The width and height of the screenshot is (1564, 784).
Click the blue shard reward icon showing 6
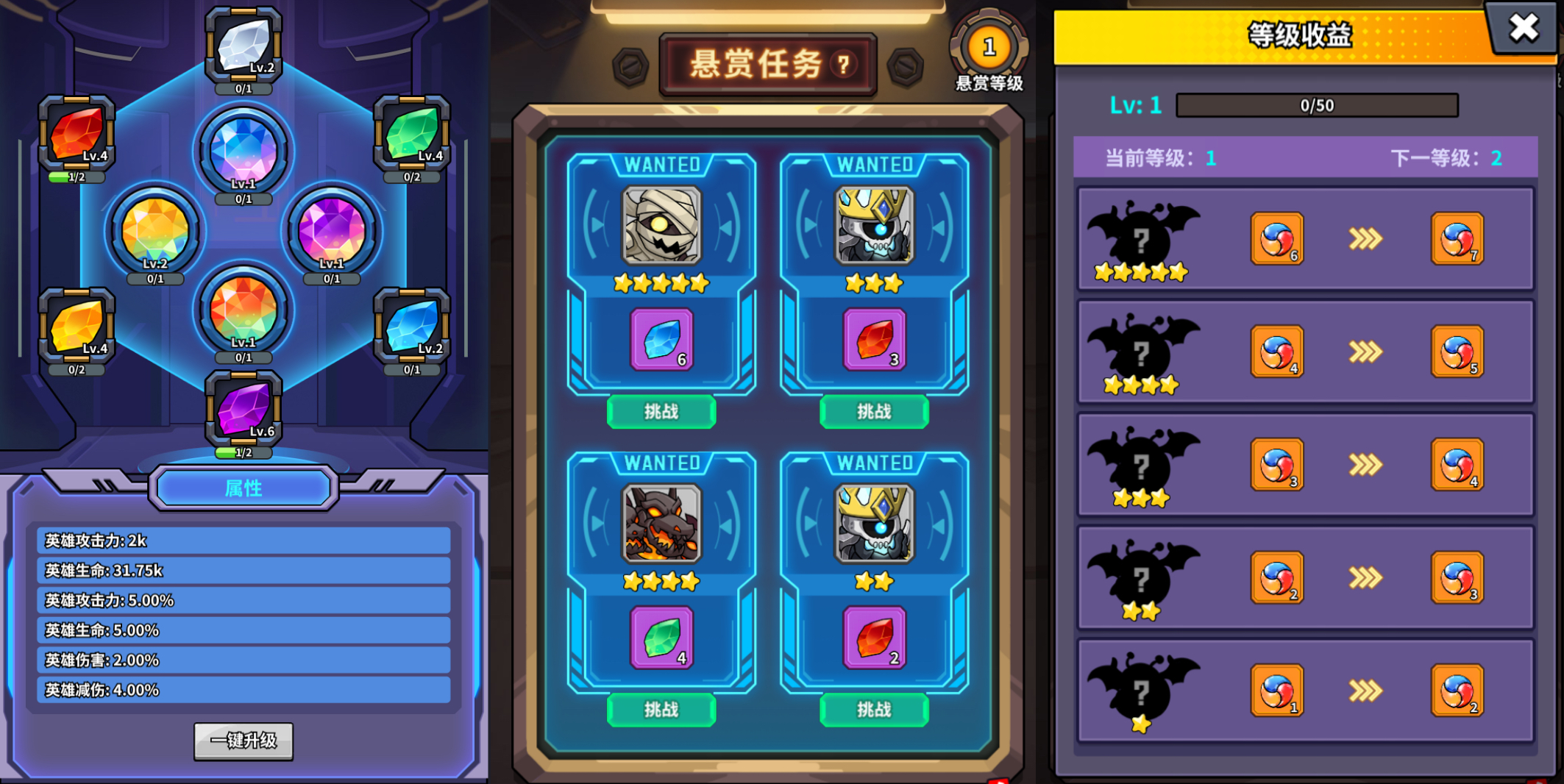click(x=660, y=340)
